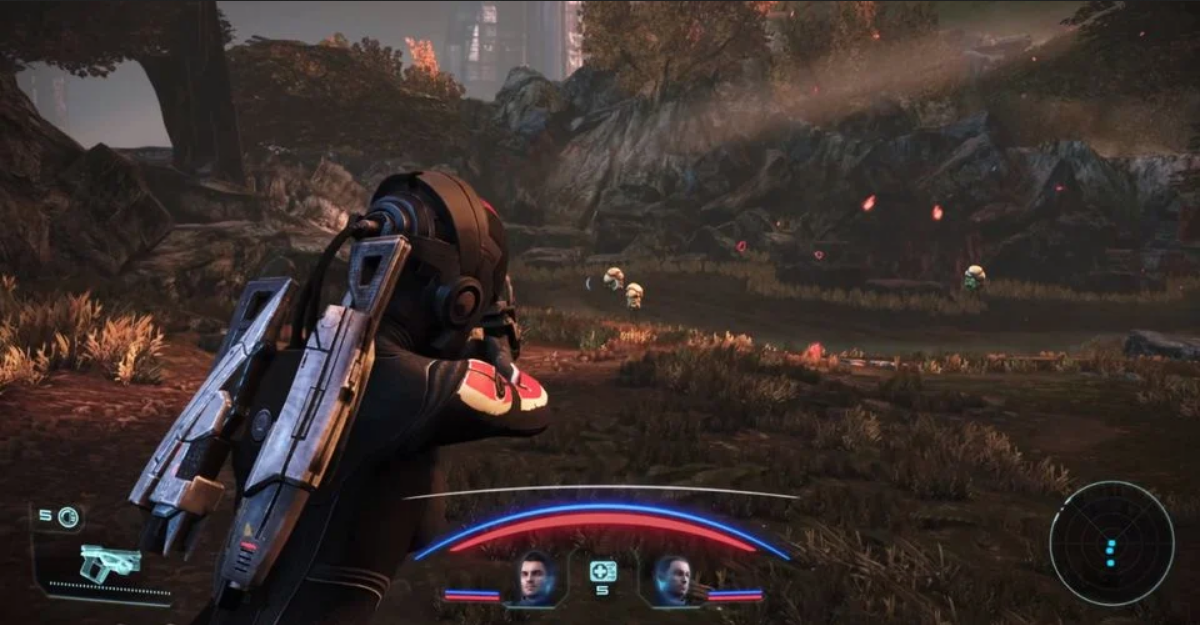Select Jenkins' short-haired squadmate portrait
1200x625 pixels.
click(x=672, y=580)
